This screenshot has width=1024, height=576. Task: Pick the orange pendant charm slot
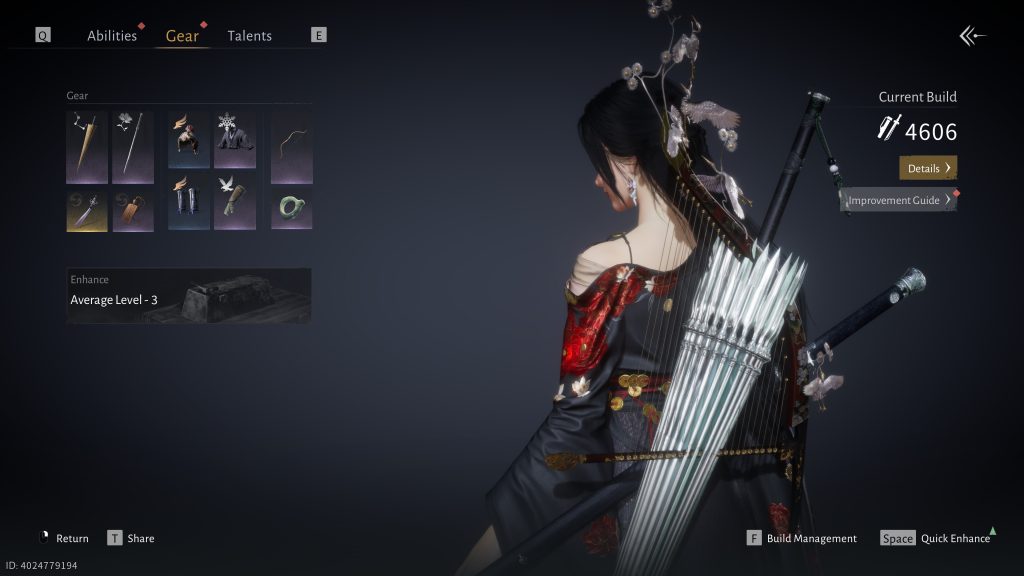click(133, 210)
